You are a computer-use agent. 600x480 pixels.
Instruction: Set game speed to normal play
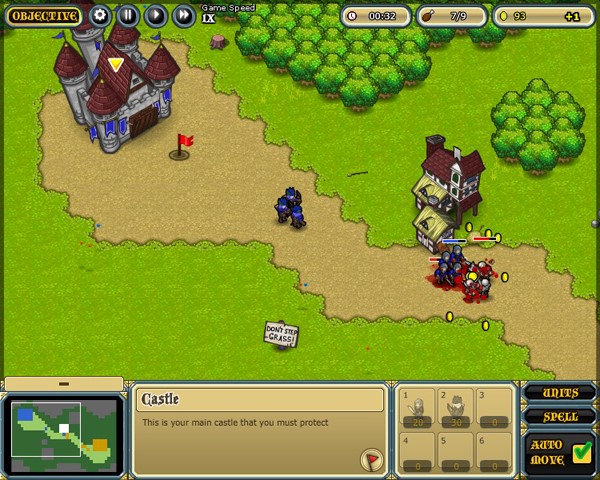156,16
